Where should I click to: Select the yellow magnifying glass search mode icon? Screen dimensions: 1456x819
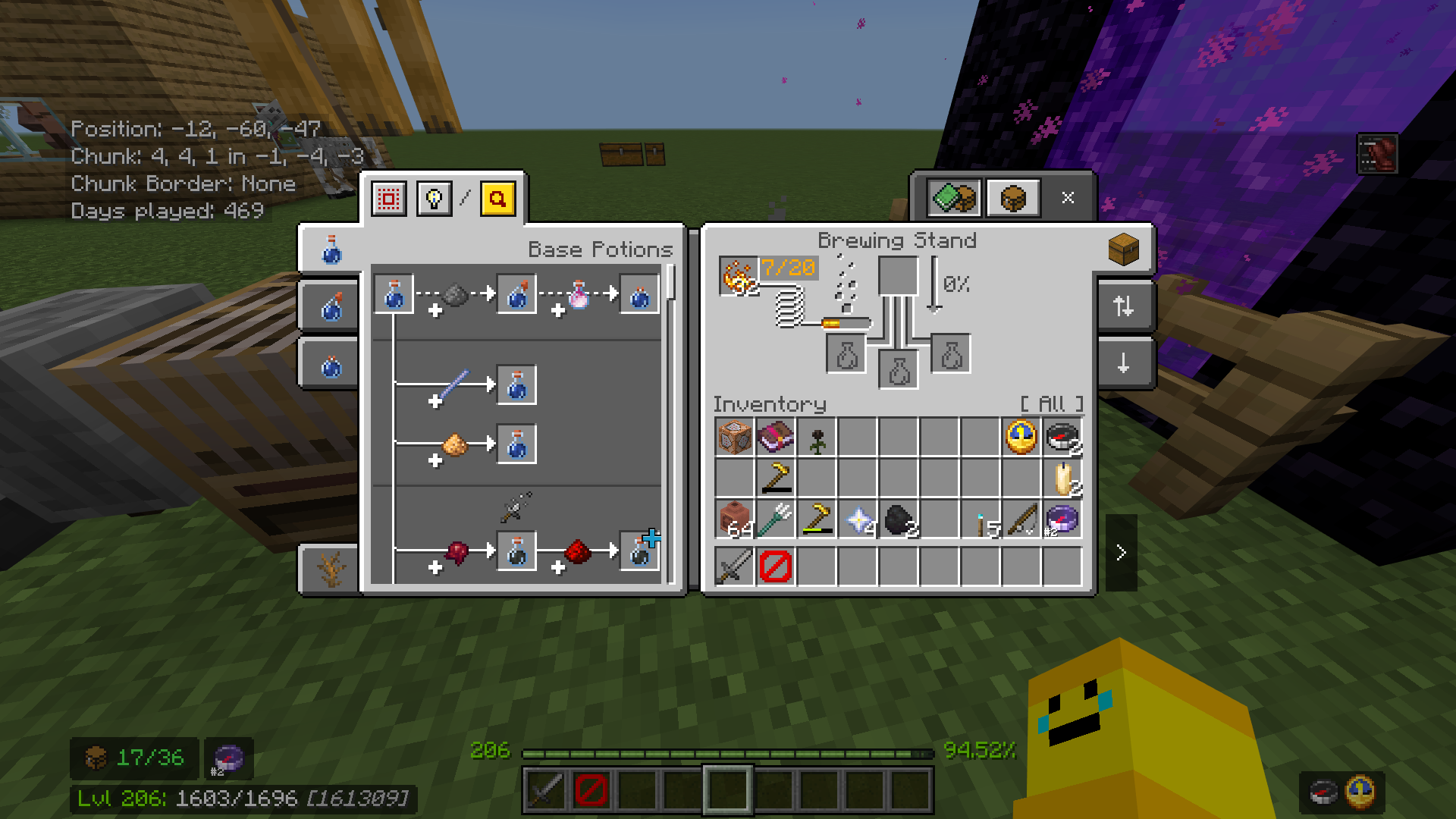(497, 199)
